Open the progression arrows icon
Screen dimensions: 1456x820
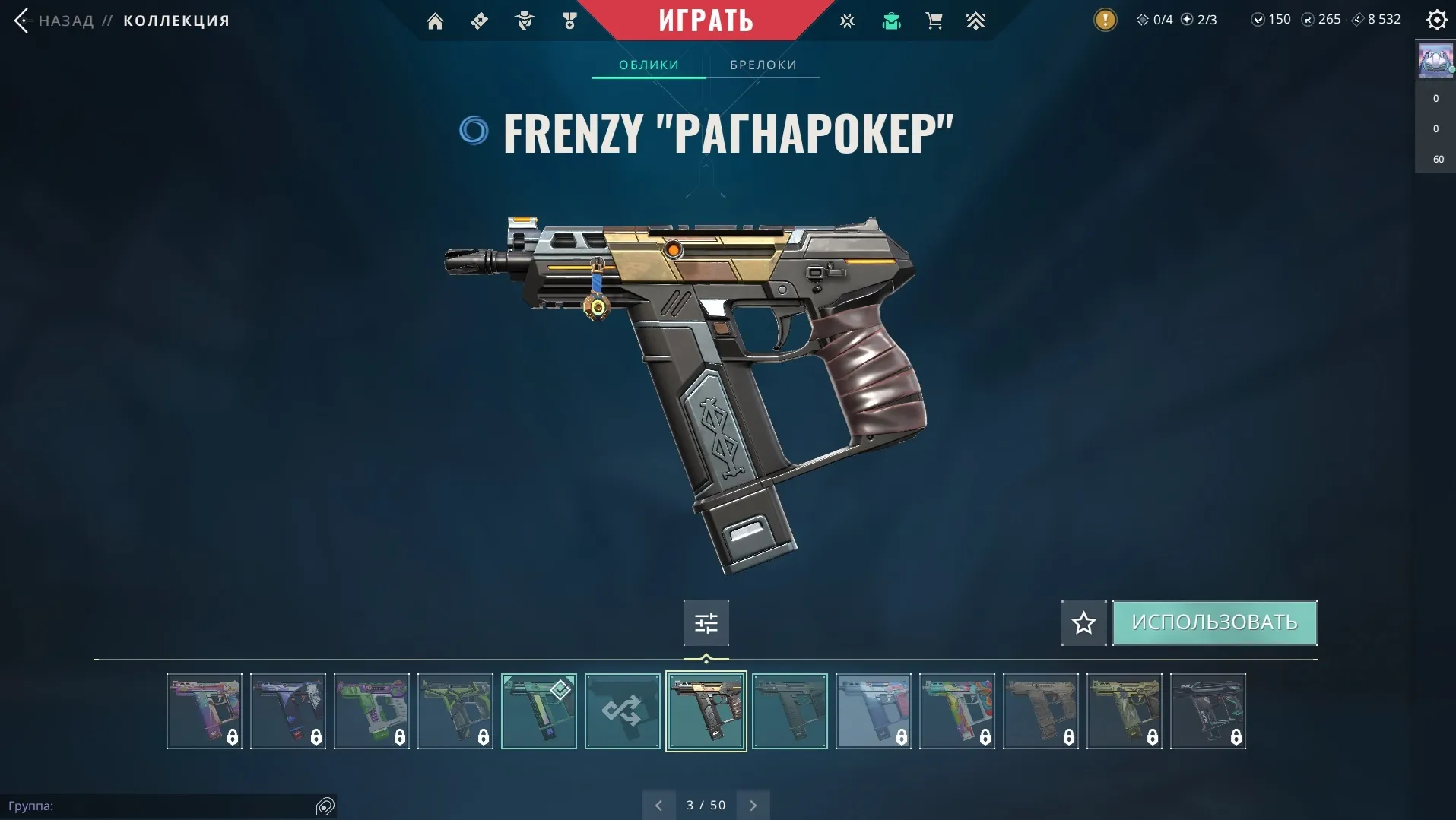[977, 21]
